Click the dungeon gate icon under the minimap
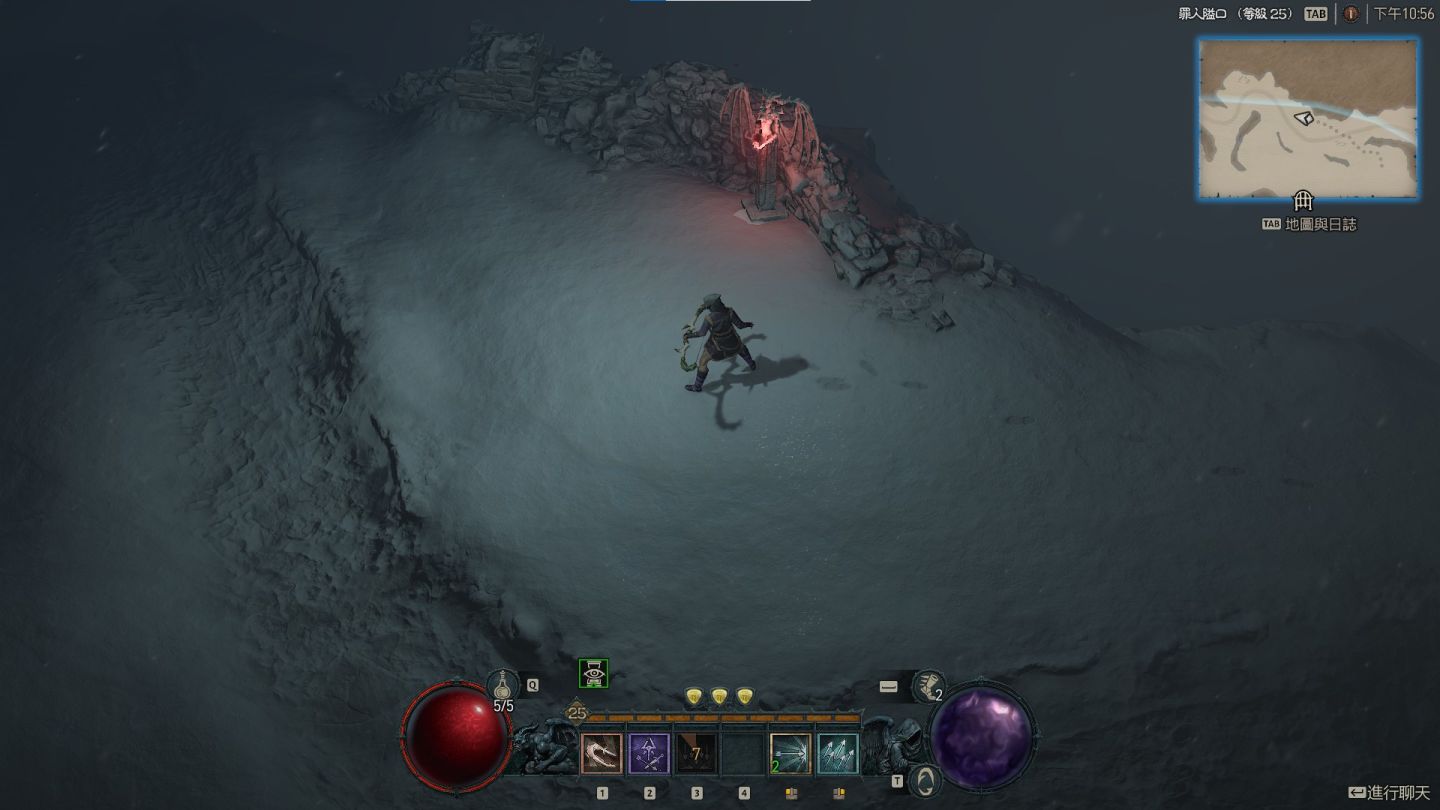Screen dimensions: 1440x810 [1302, 199]
